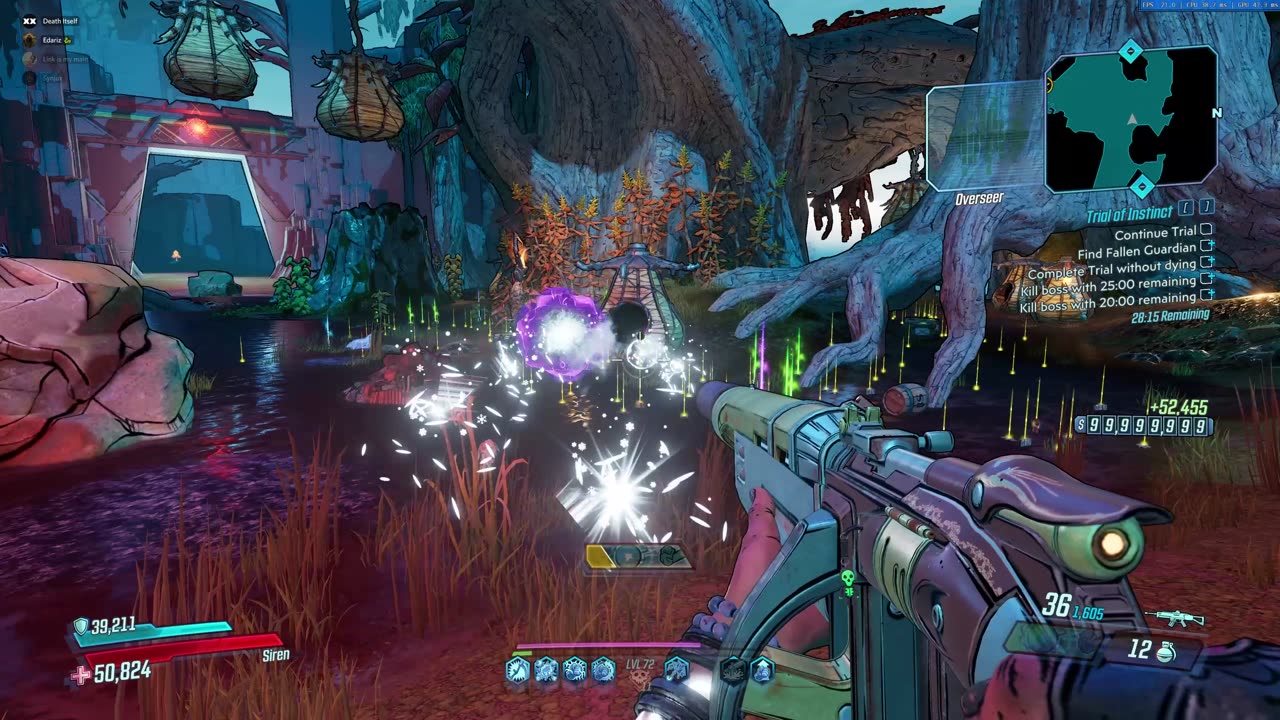The height and width of the screenshot is (720, 1280).
Task: Select Kill boss with 25:00 remaining objective
Action: [1108, 282]
